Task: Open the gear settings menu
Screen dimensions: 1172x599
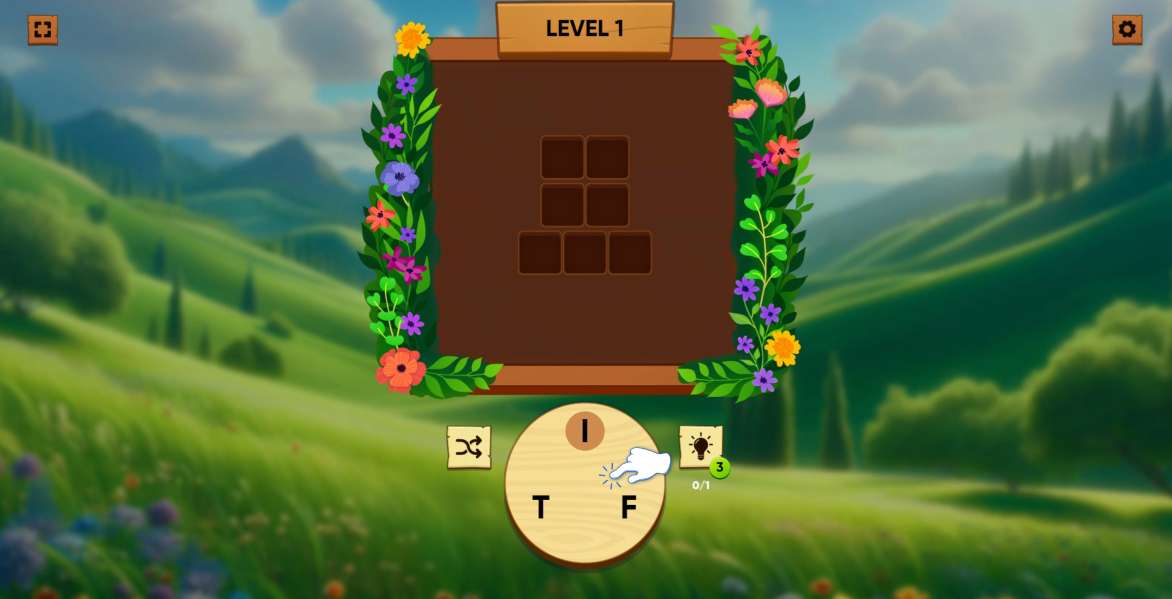Action: pyautogui.click(x=1127, y=30)
